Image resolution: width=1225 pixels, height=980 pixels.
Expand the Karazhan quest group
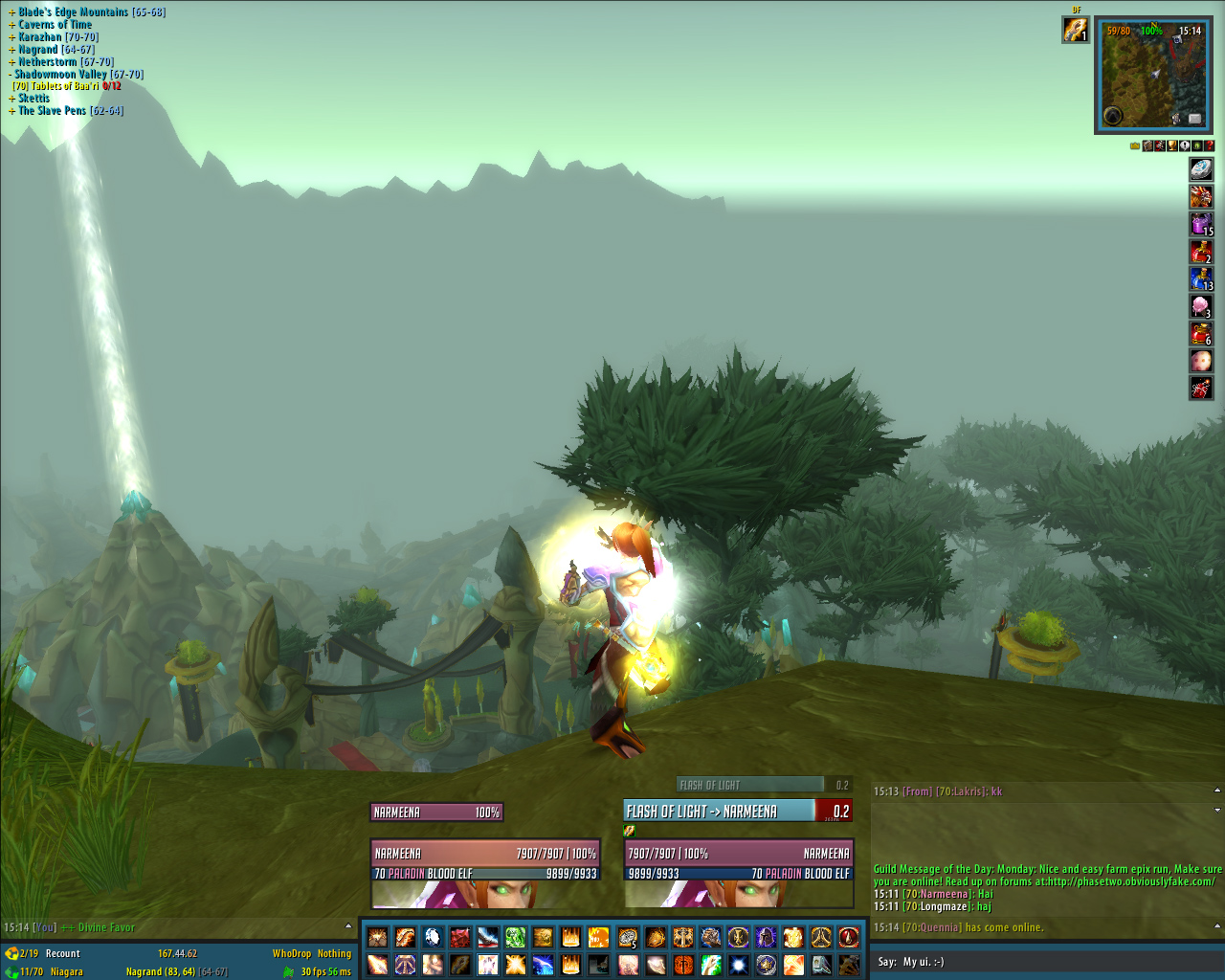tap(12, 37)
